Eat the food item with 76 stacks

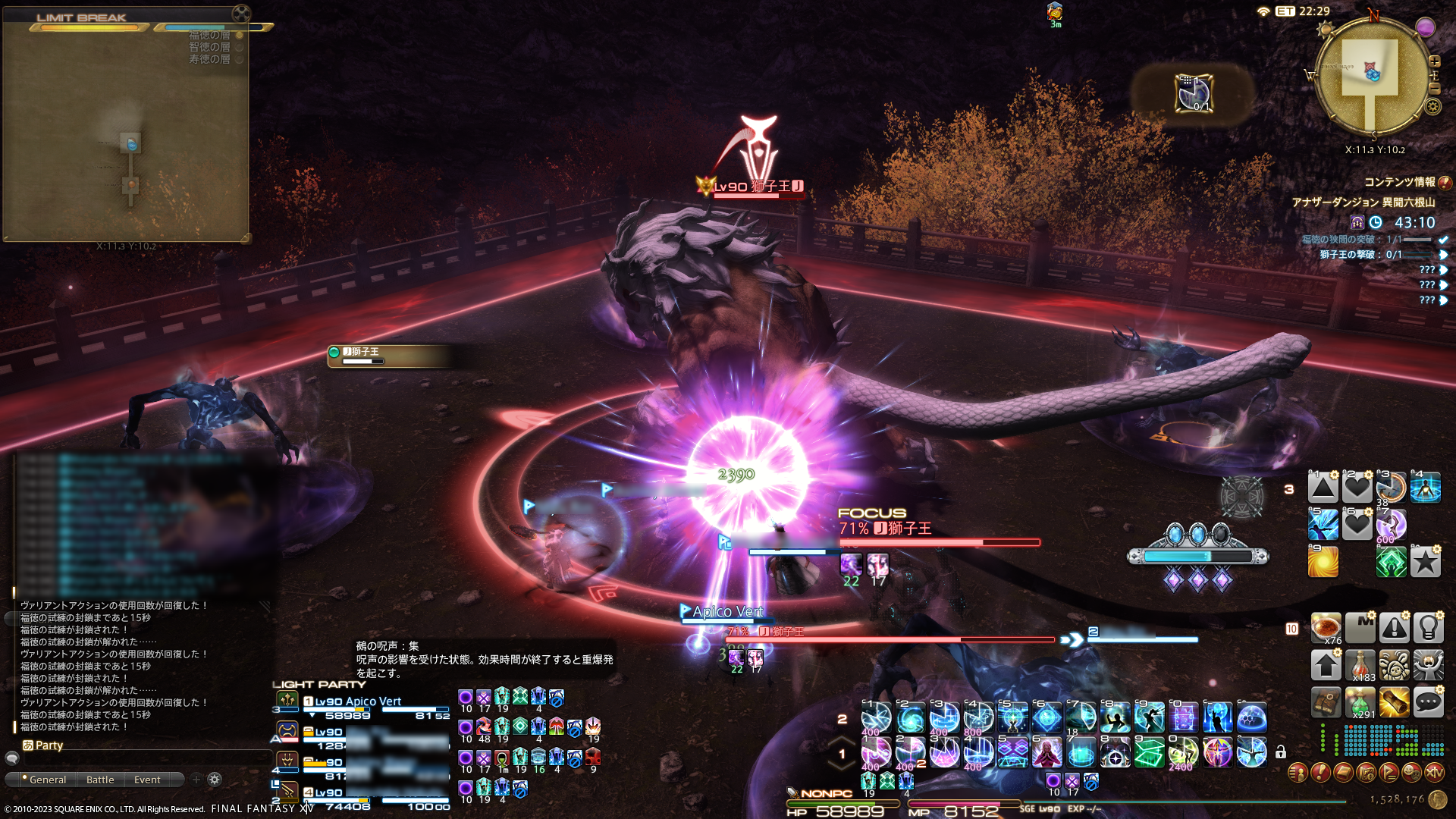[1326, 628]
